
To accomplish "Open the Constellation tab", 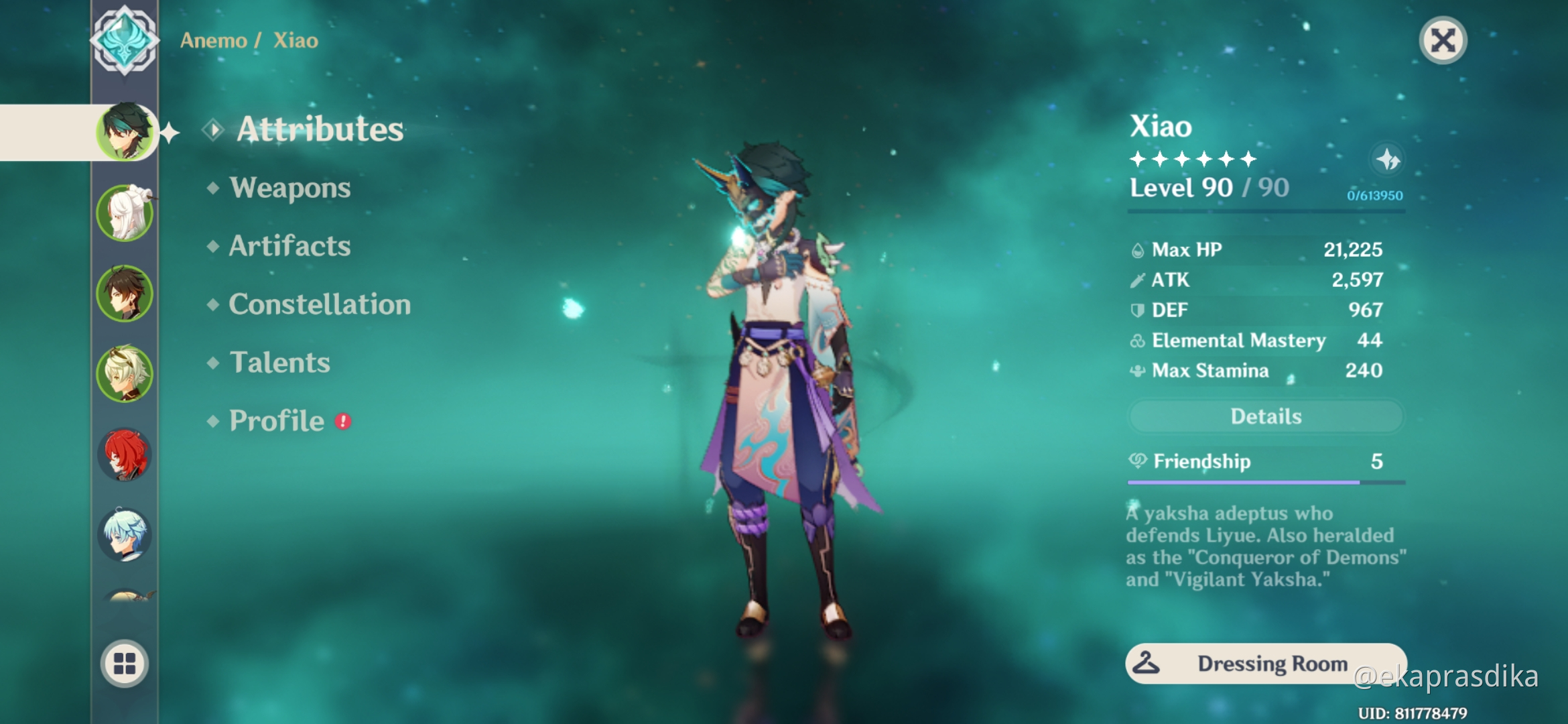I will pos(319,305).
